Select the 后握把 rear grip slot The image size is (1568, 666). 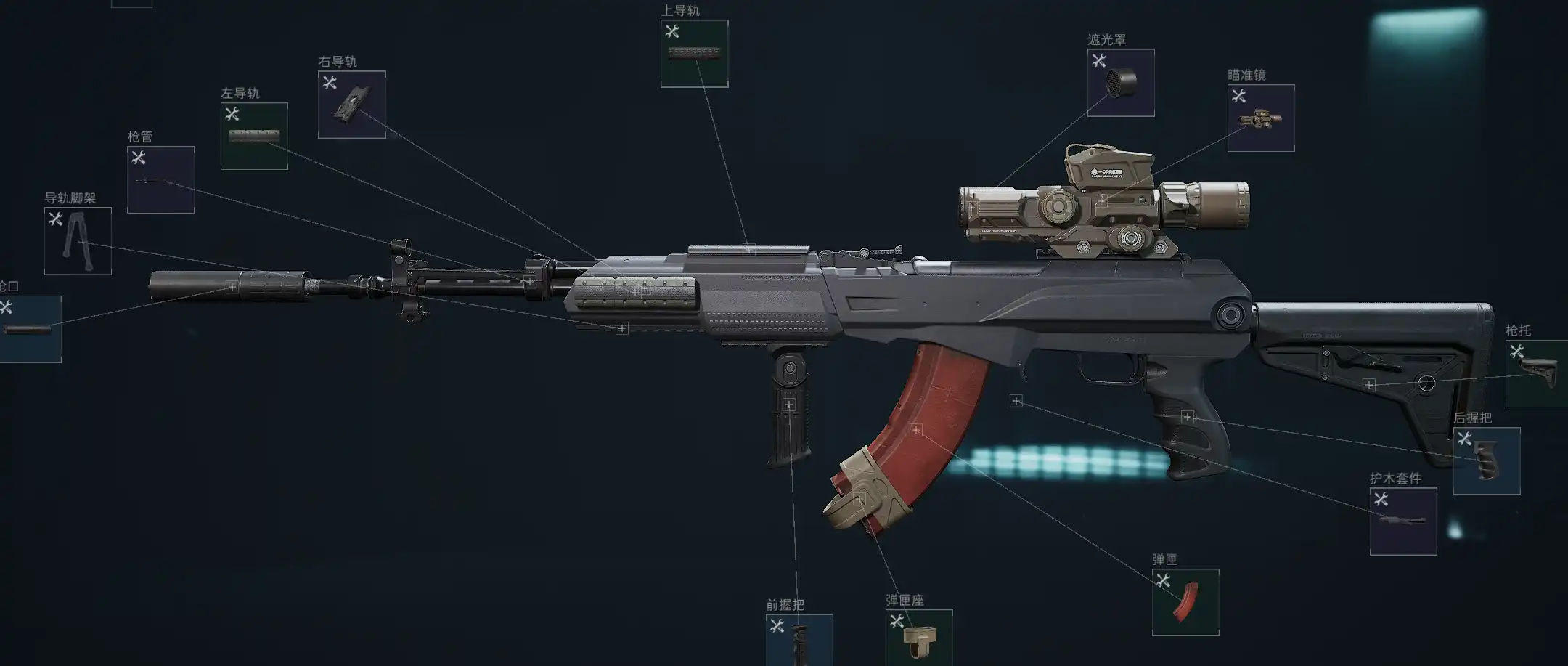click(x=1486, y=460)
